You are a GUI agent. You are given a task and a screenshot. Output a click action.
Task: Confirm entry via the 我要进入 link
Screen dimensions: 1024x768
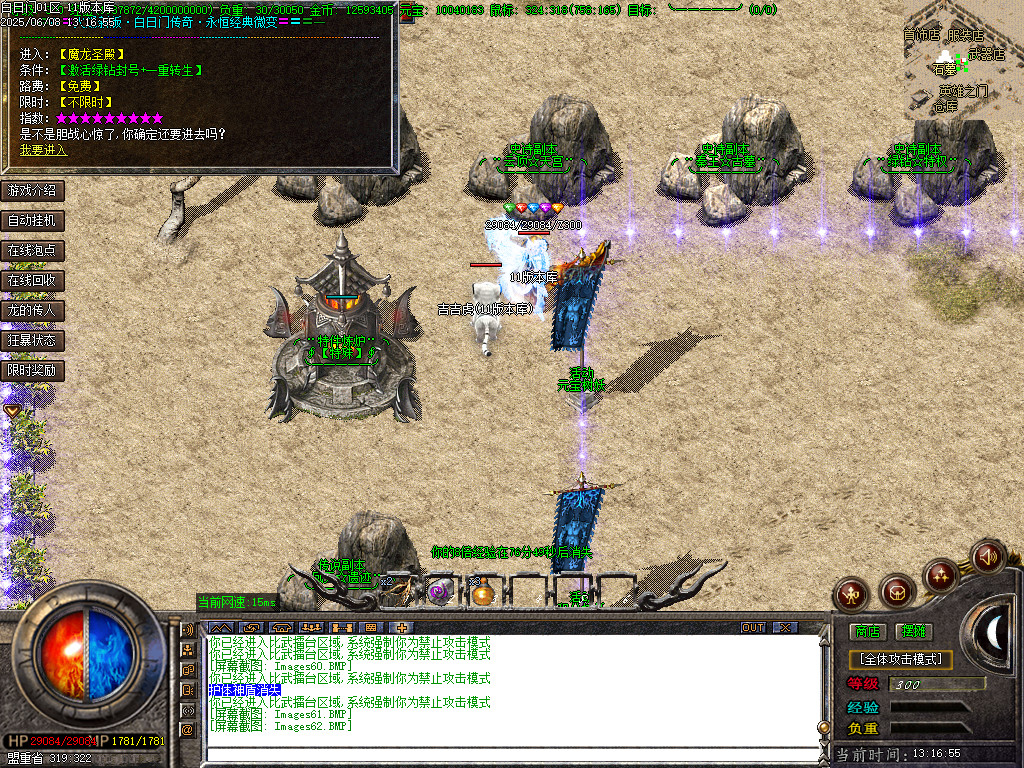pyautogui.click(x=43, y=150)
